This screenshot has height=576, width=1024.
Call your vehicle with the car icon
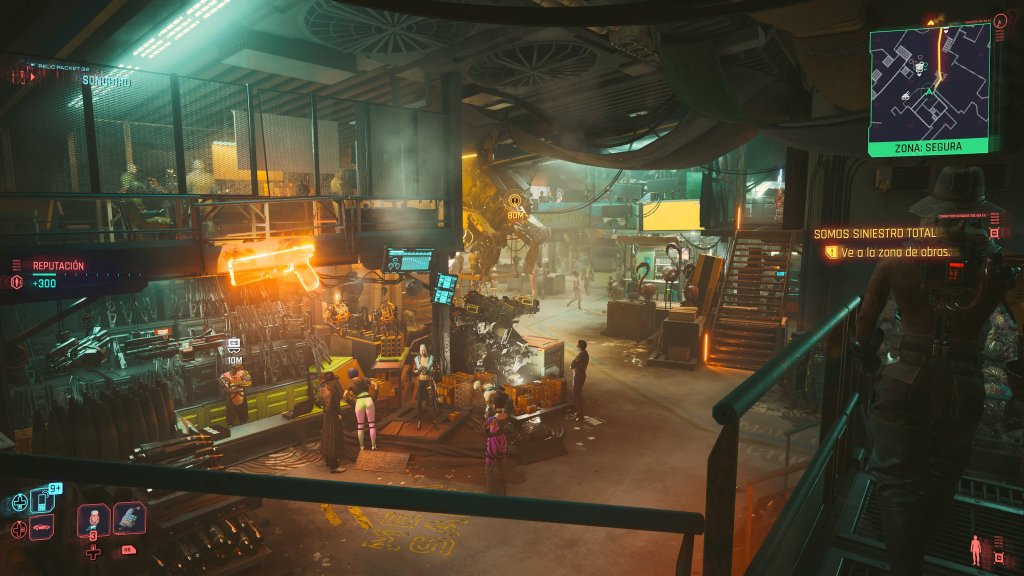click(42, 527)
